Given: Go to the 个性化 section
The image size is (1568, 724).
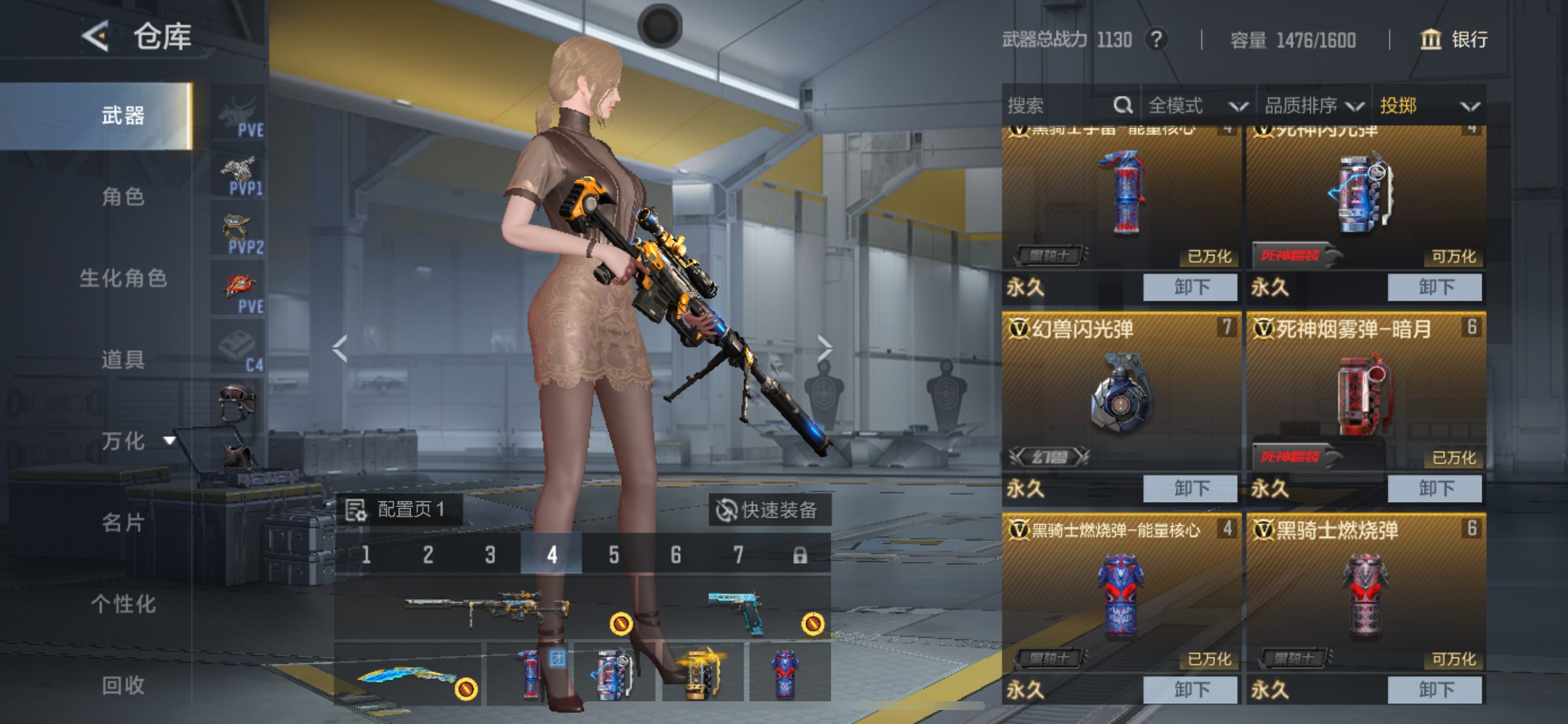Looking at the screenshot, I should (x=123, y=603).
